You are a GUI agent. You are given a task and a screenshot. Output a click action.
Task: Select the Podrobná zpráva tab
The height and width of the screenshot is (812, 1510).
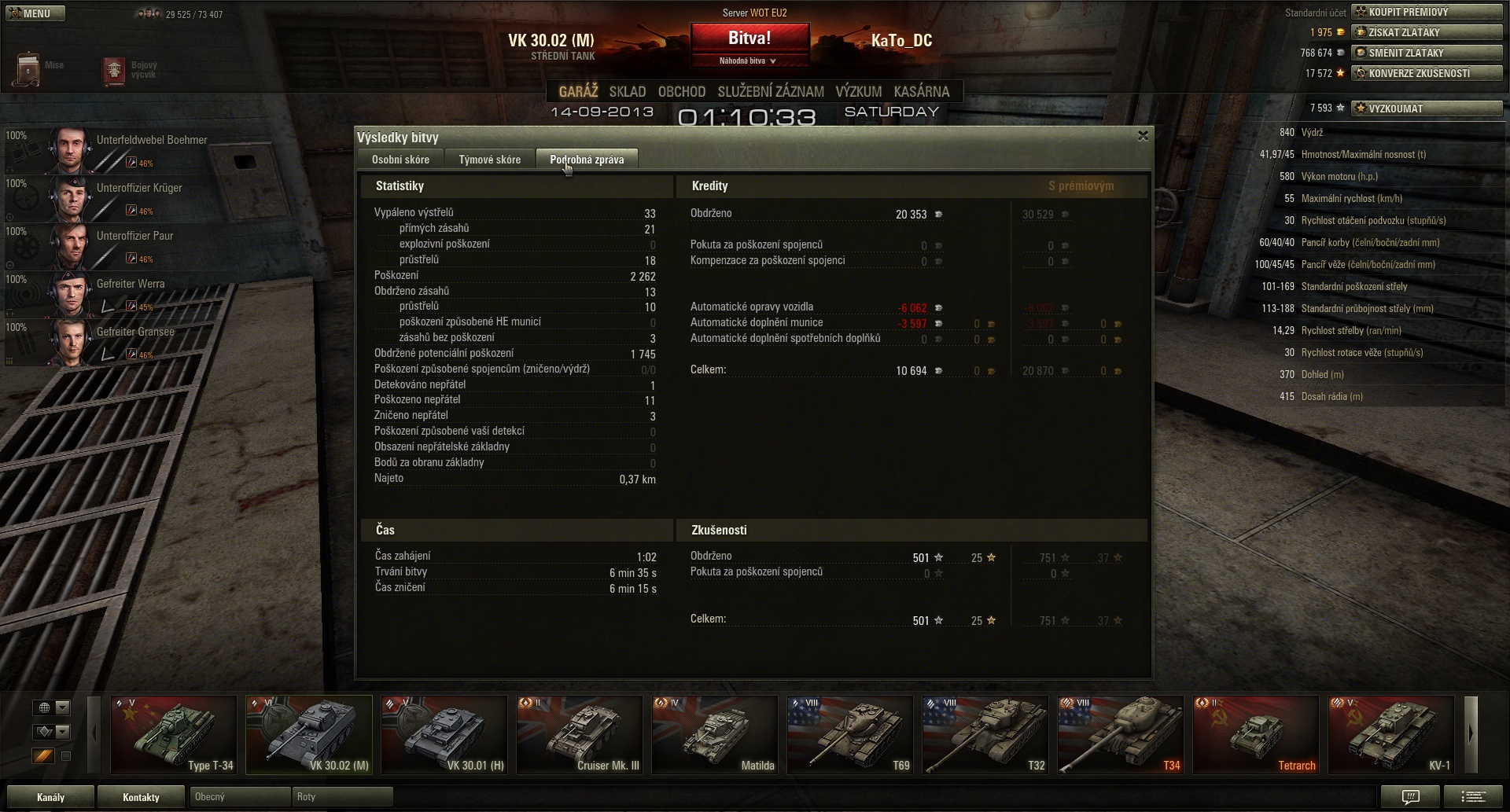point(587,160)
